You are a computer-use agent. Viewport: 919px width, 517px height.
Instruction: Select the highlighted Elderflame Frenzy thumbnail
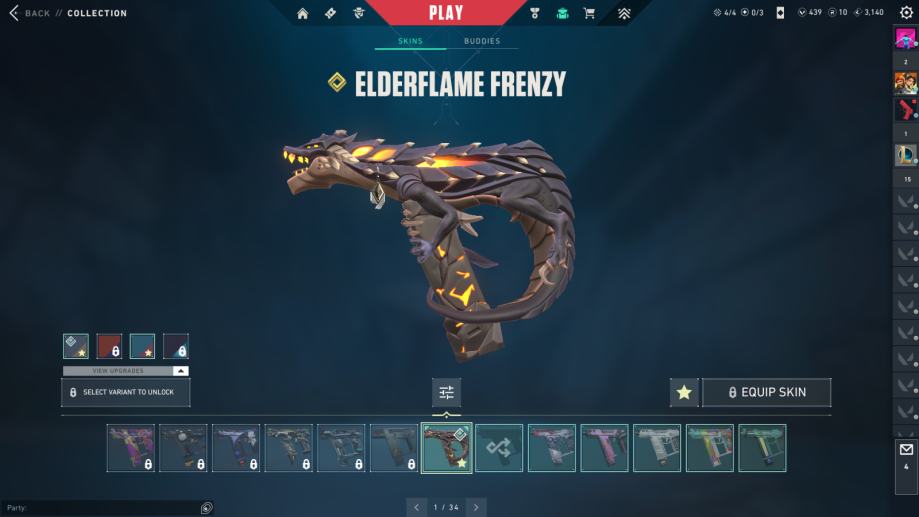tap(446, 448)
